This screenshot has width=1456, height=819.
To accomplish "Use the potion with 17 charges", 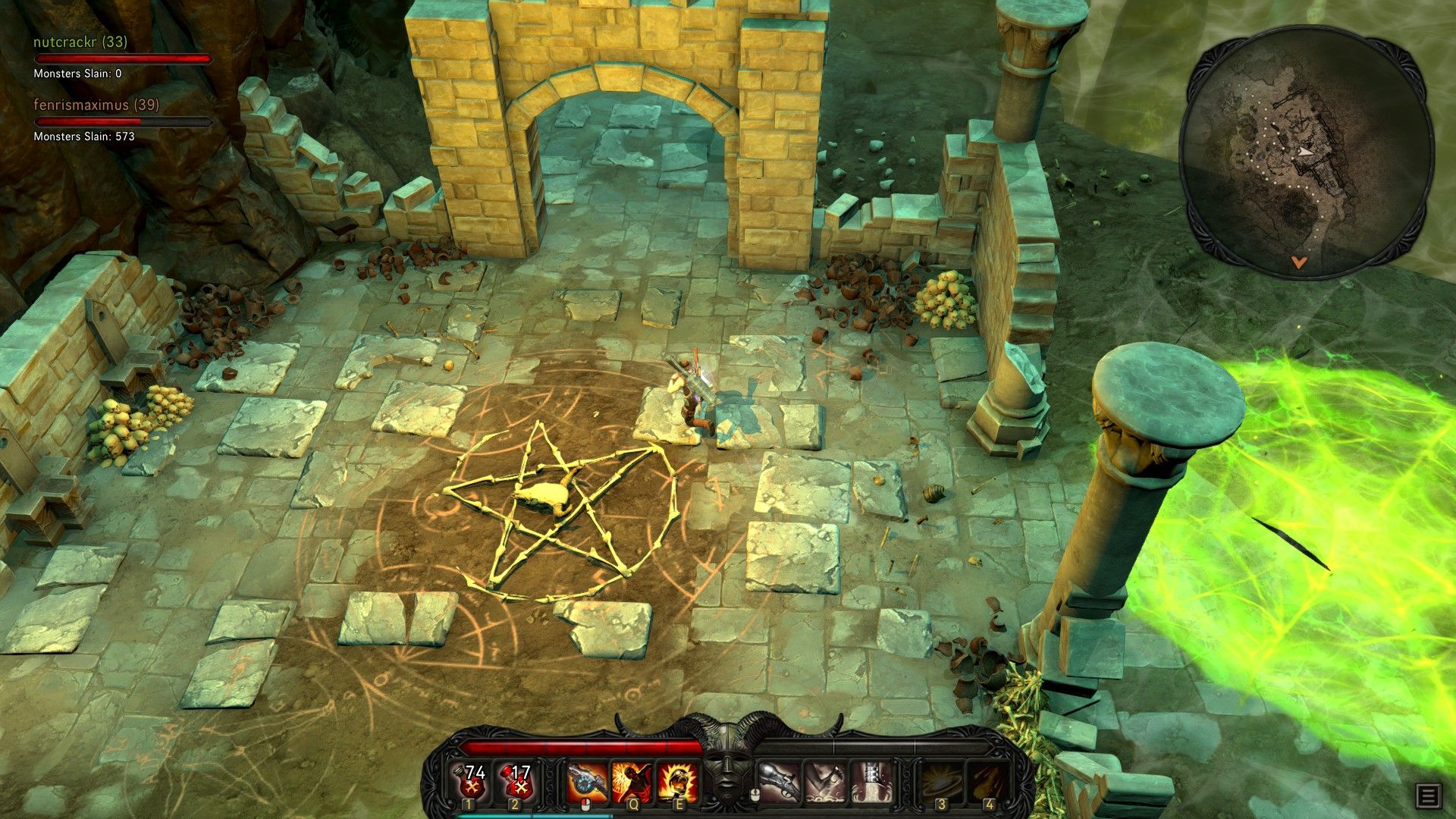I will [516, 781].
